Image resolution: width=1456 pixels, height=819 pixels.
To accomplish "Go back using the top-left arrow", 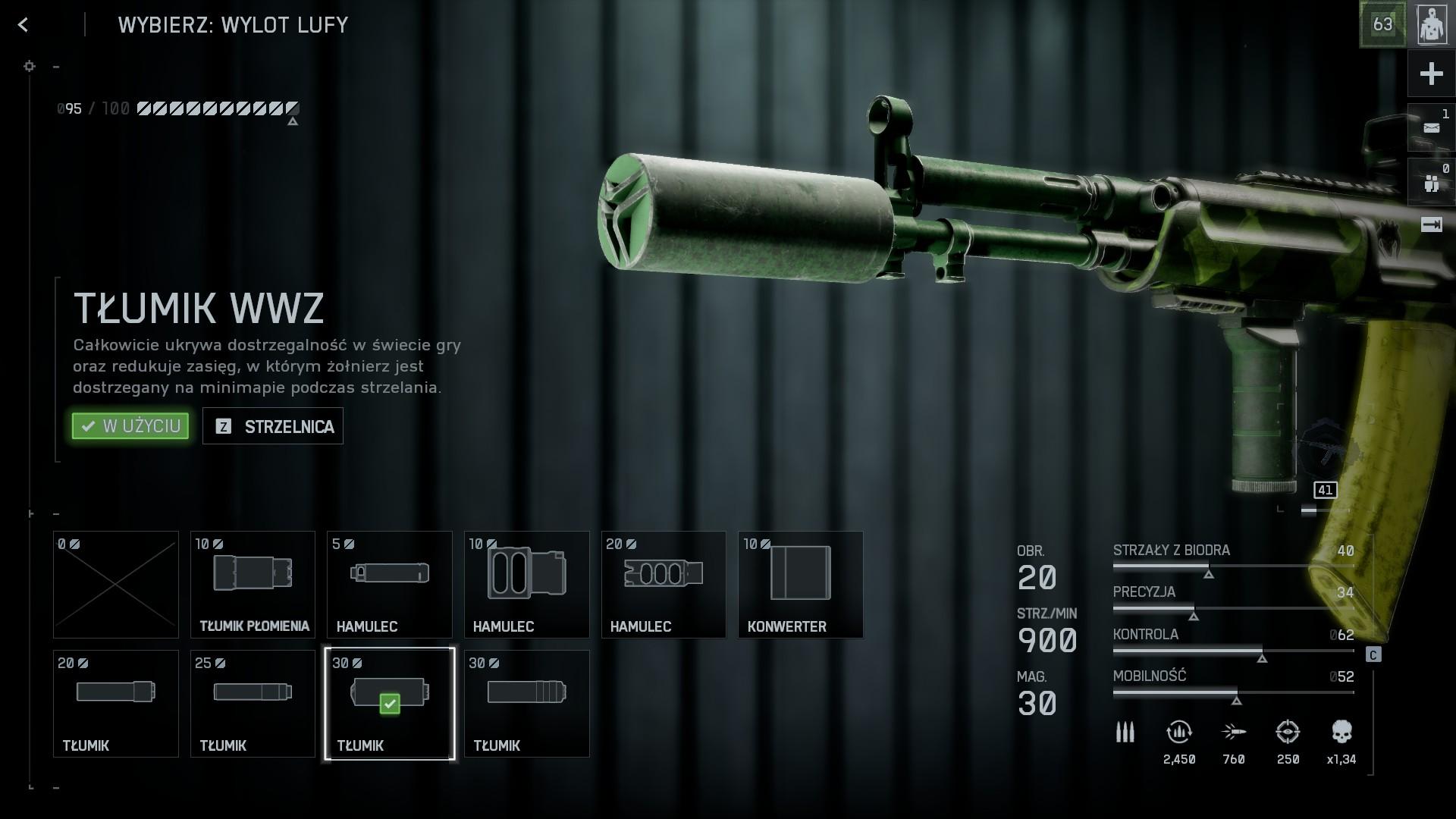I will 24,25.
